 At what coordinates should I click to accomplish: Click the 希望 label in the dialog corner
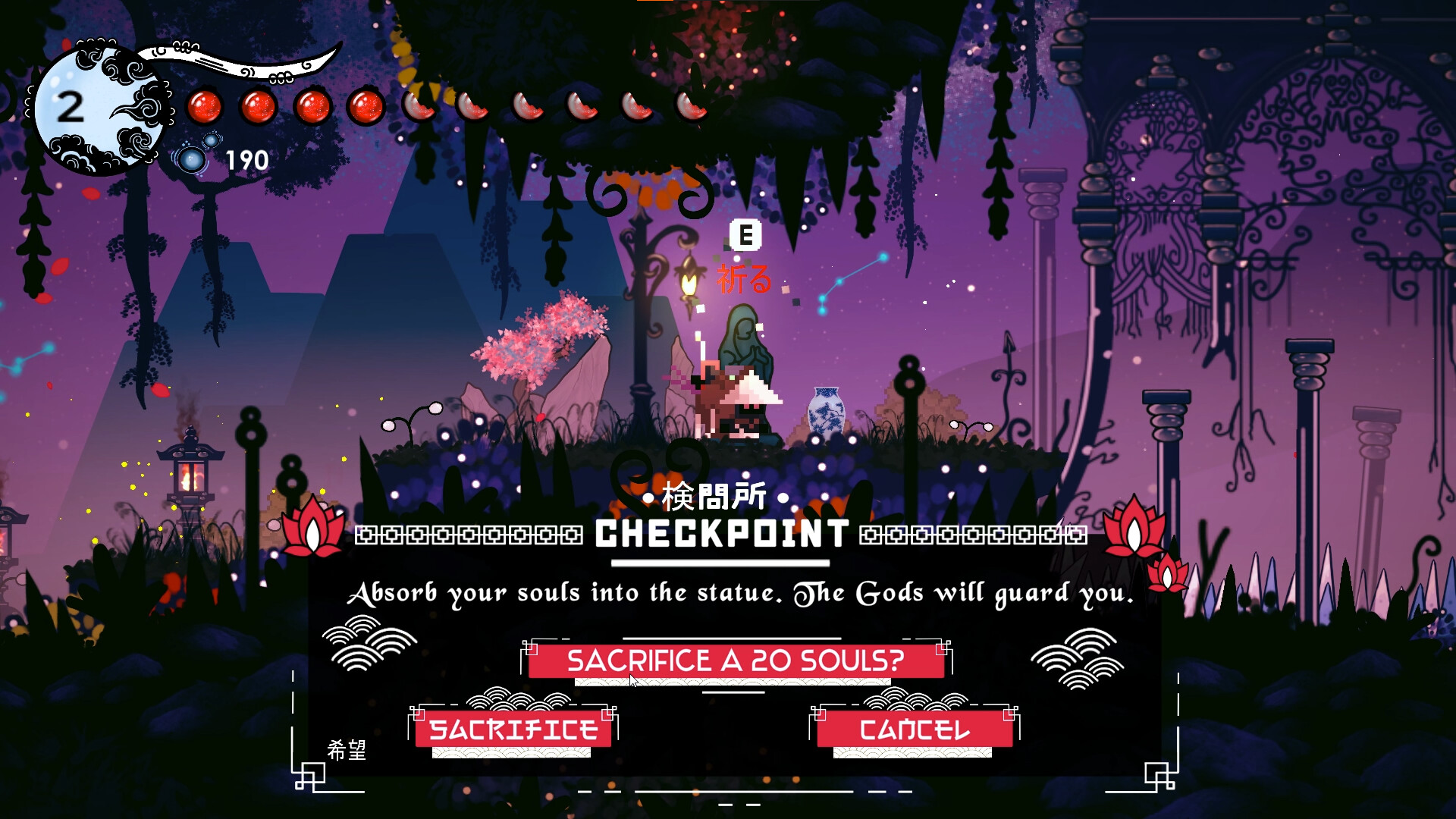pyautogui.click(x=348, y=751)
